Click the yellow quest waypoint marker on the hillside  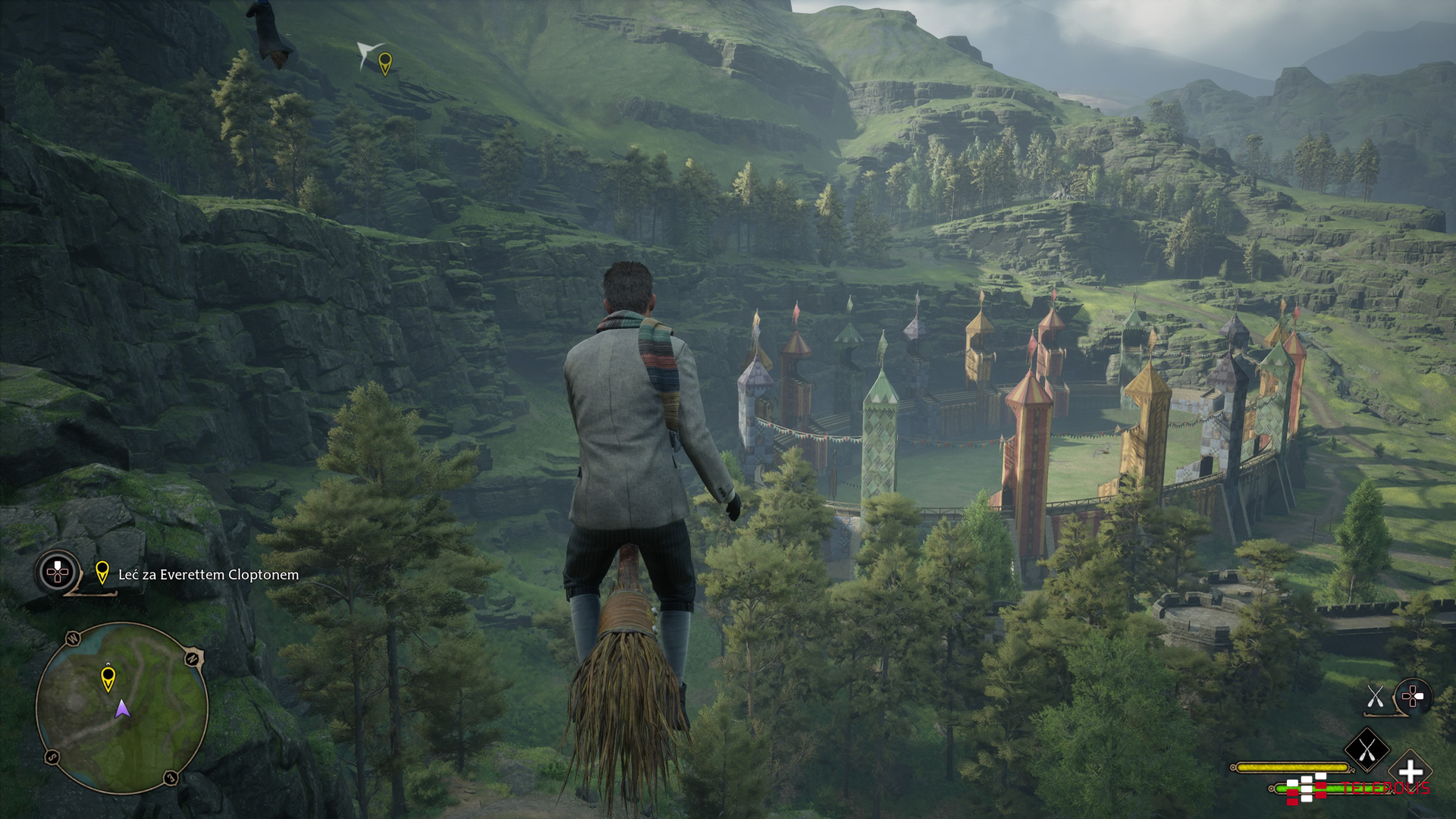(385, 64)
